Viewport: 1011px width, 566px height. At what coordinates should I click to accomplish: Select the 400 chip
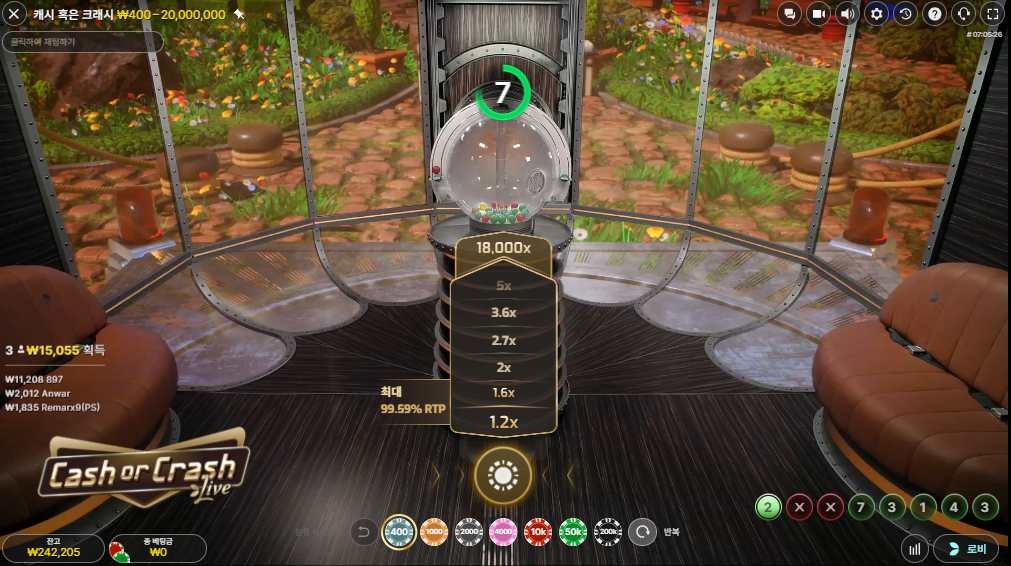coord(400,532)
